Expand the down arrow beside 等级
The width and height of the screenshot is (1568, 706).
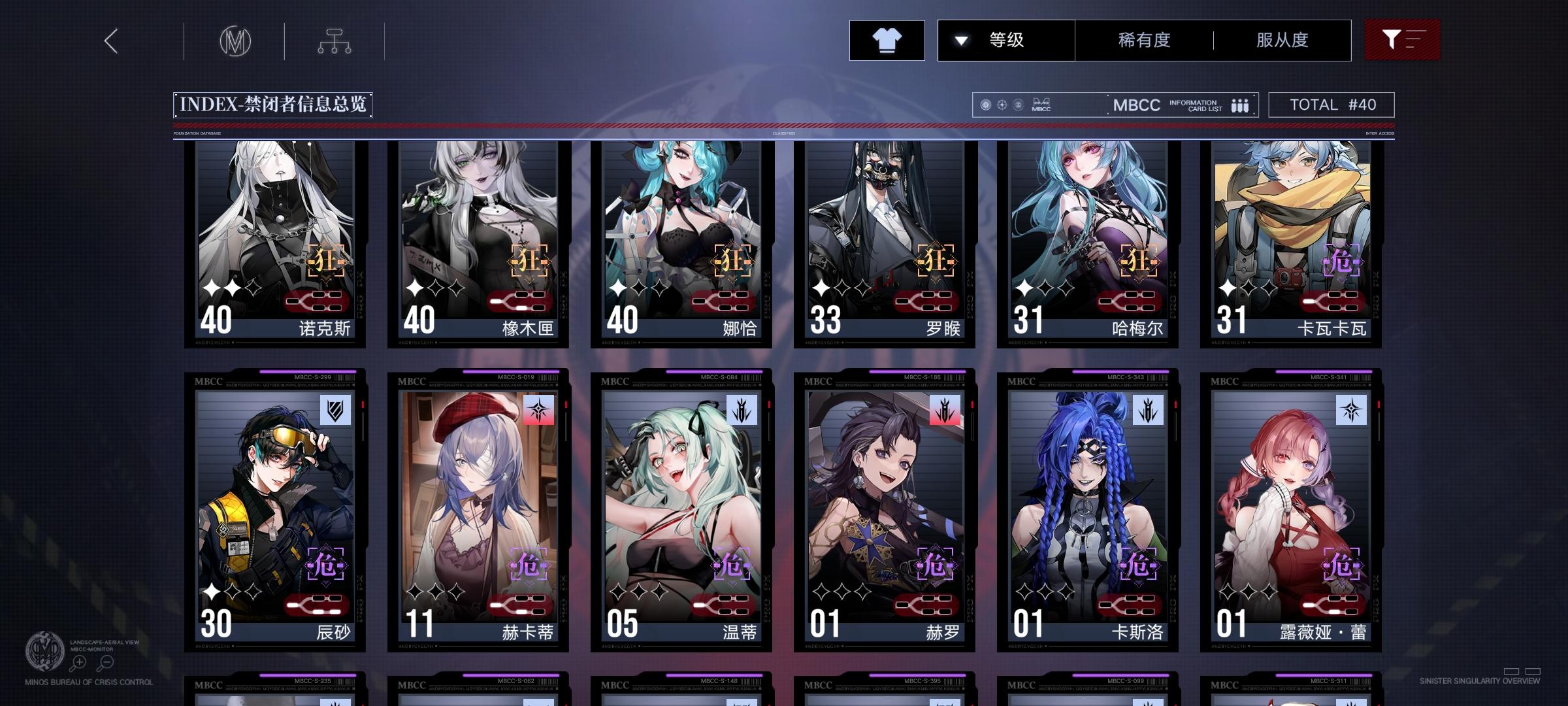[x=960, y=40]
